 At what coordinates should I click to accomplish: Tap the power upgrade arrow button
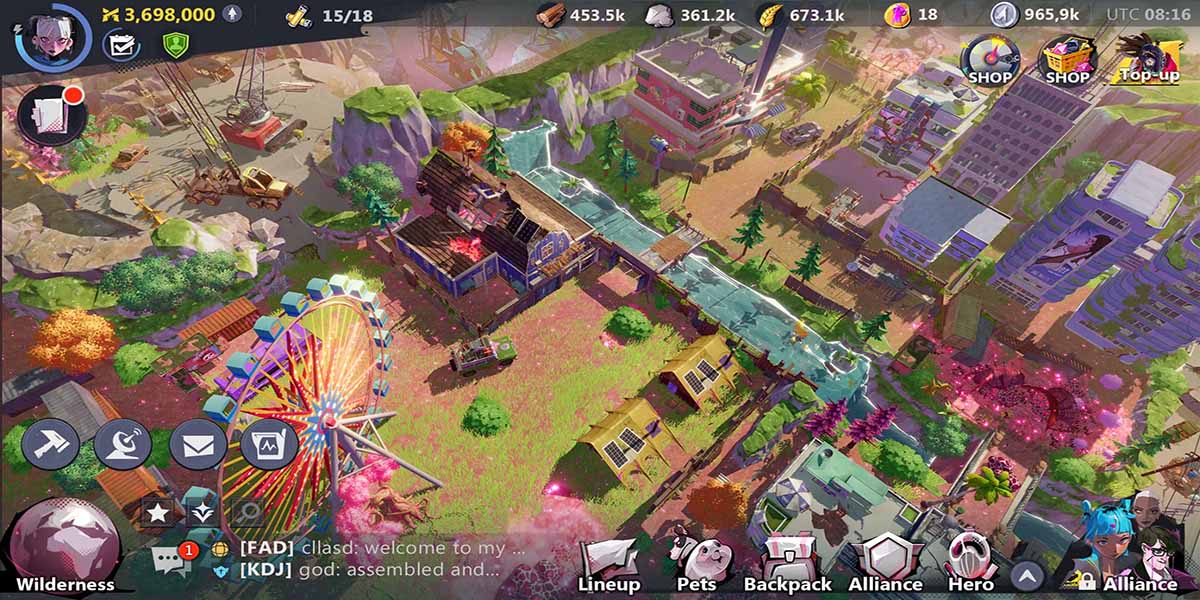pos(232,14)
